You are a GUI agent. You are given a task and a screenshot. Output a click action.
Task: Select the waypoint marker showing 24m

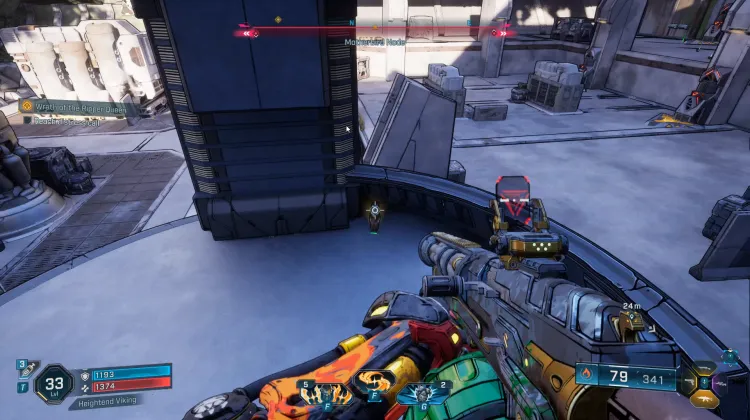(x=632, y=320)
